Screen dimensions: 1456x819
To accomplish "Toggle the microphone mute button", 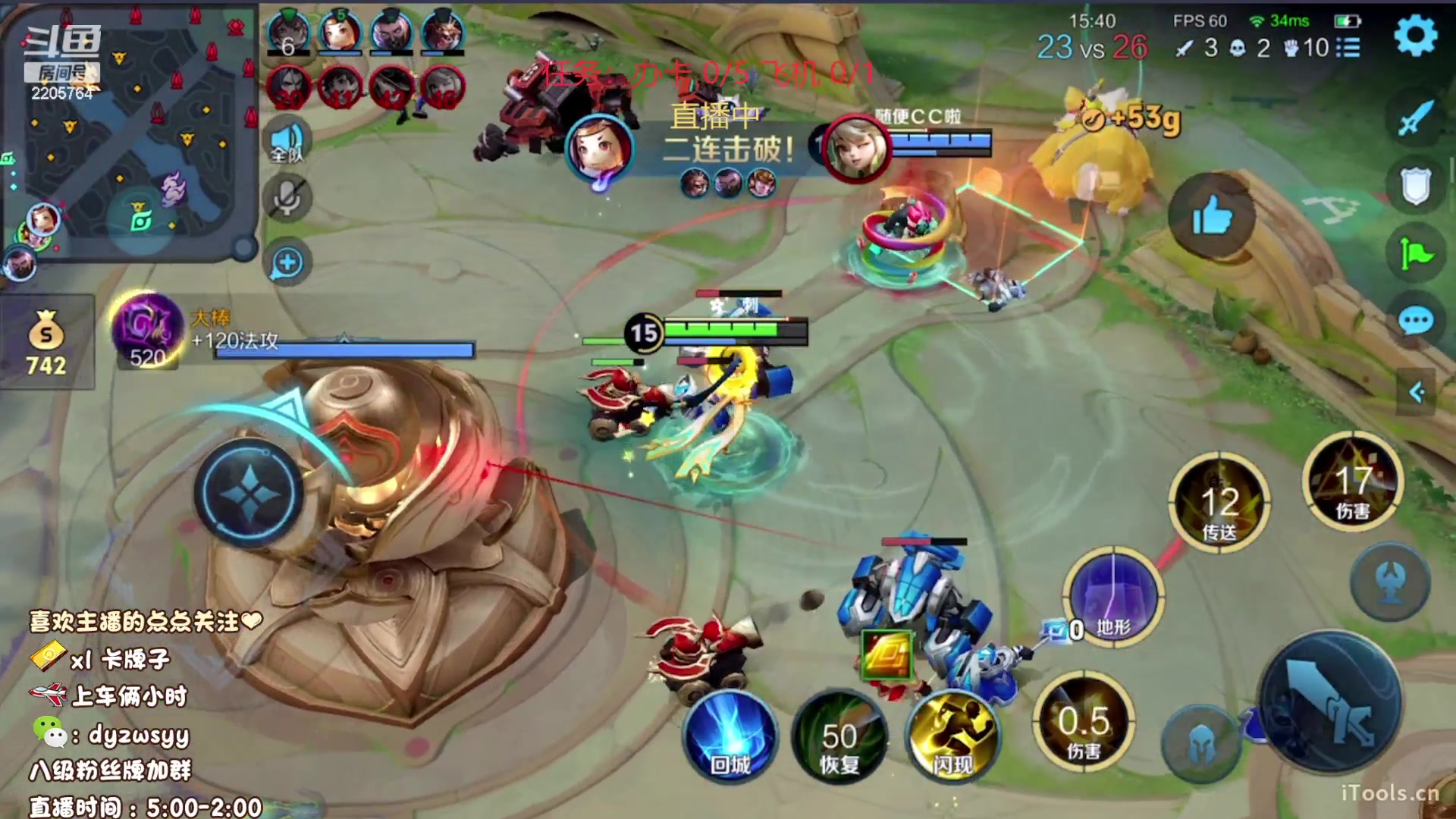I will pyautogui.click(x=287, y=199).
